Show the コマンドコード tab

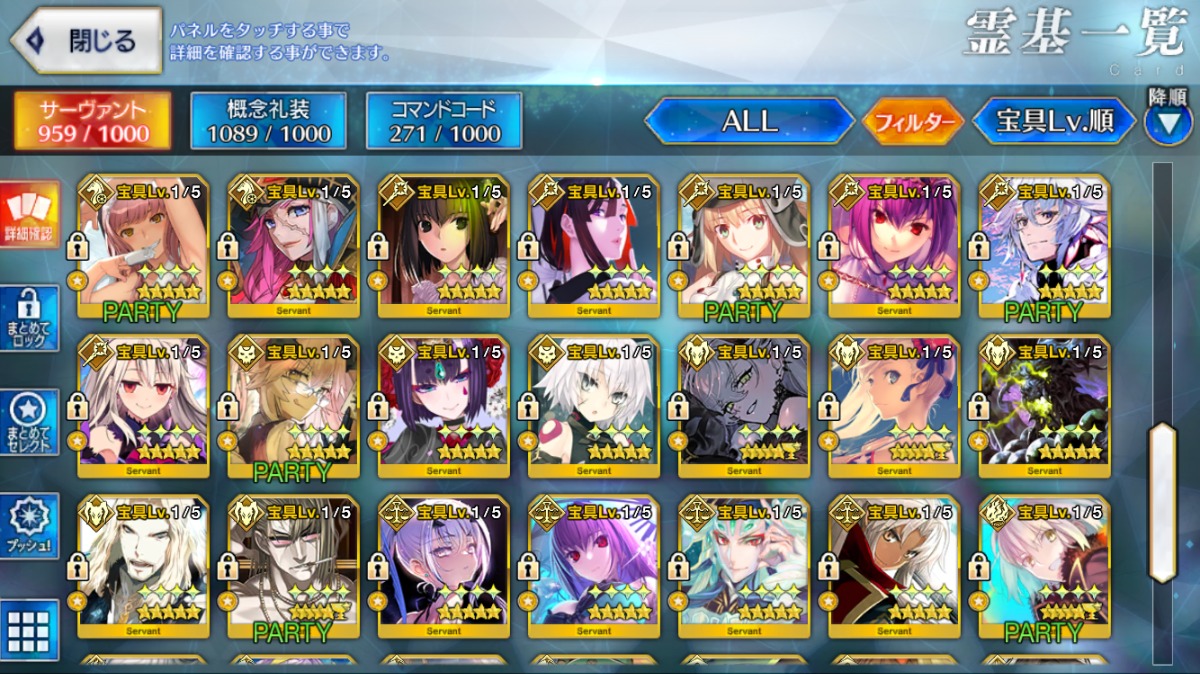click(x=444, y=121)
